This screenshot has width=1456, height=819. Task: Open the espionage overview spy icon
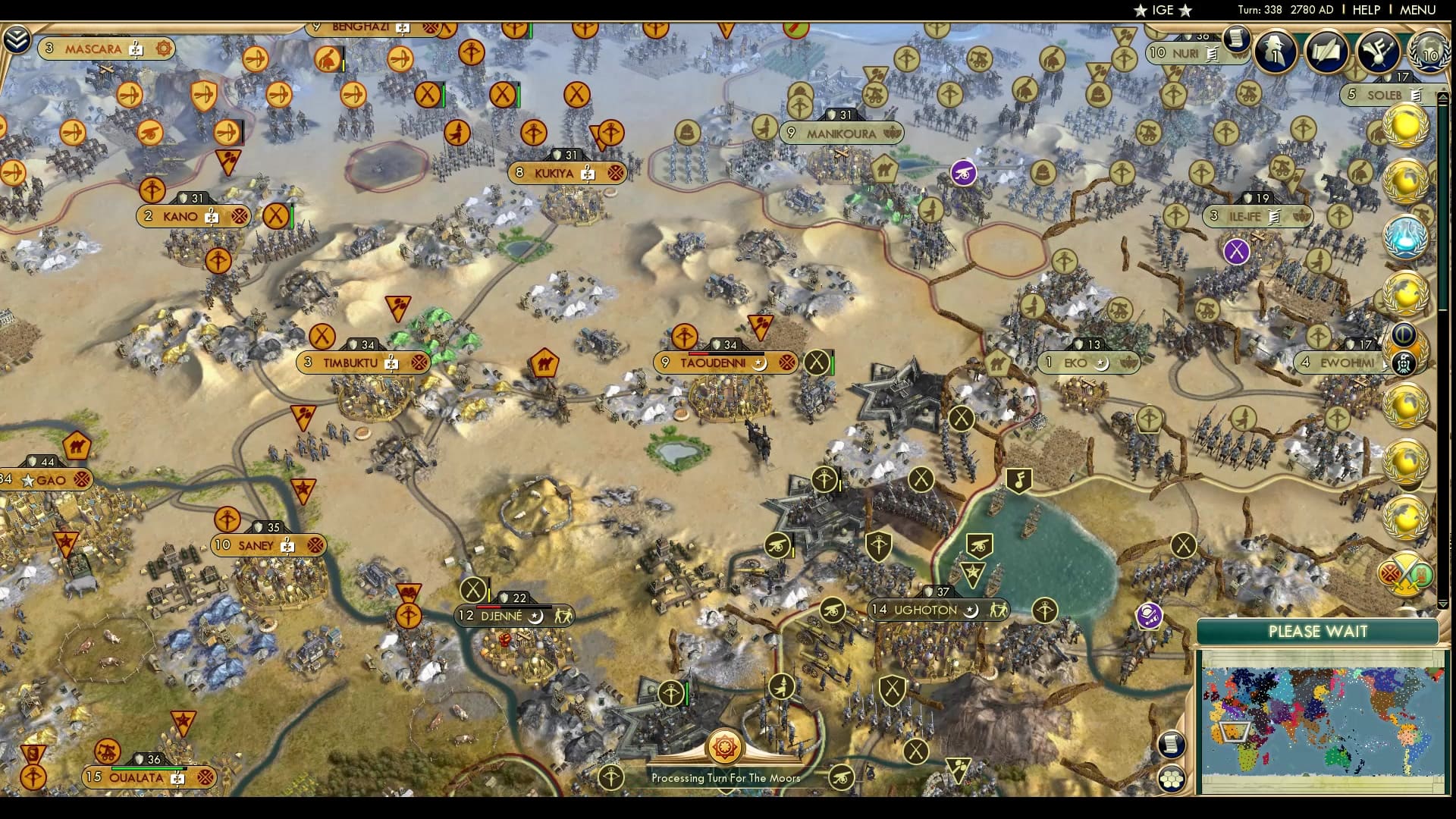(1276, 52)
